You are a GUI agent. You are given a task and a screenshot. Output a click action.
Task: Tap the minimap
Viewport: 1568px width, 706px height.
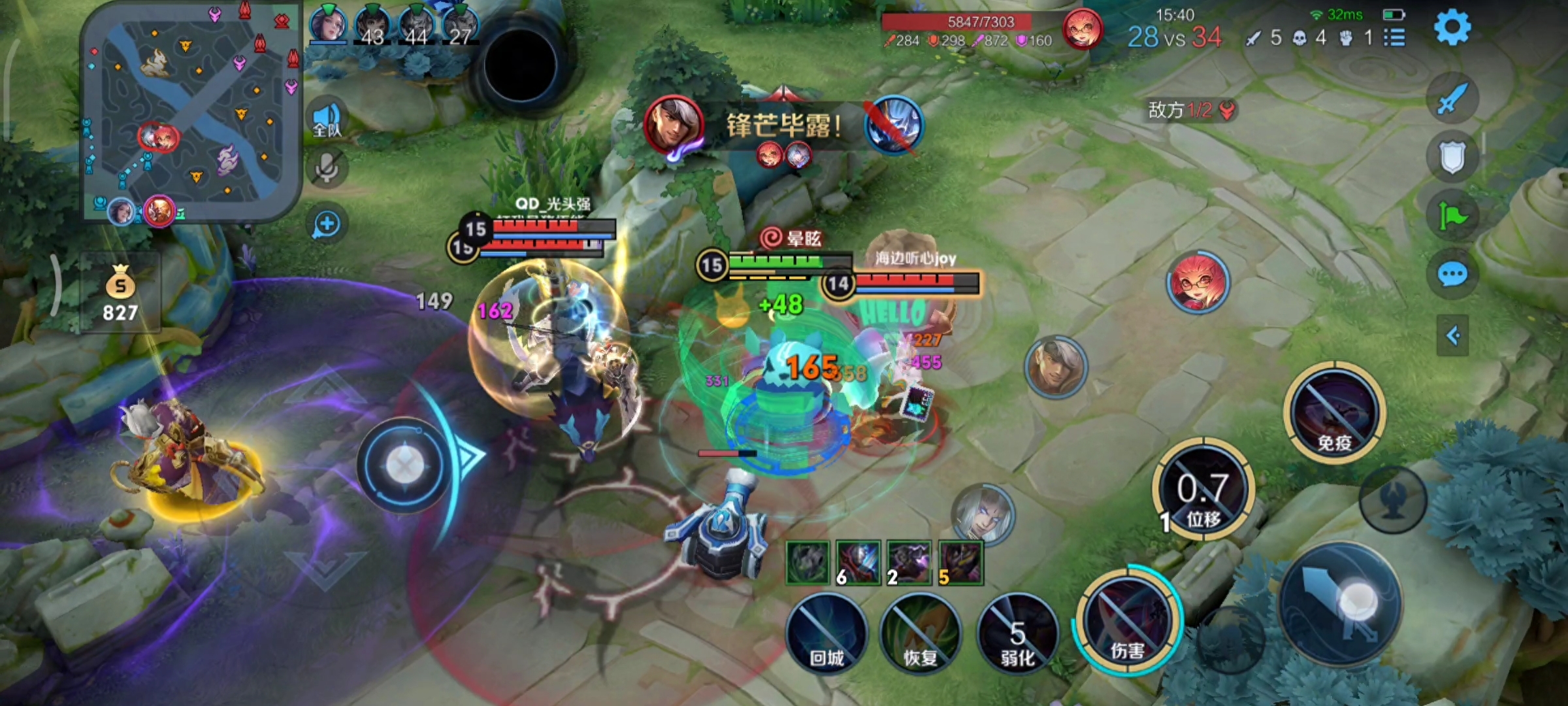(189, 111)
